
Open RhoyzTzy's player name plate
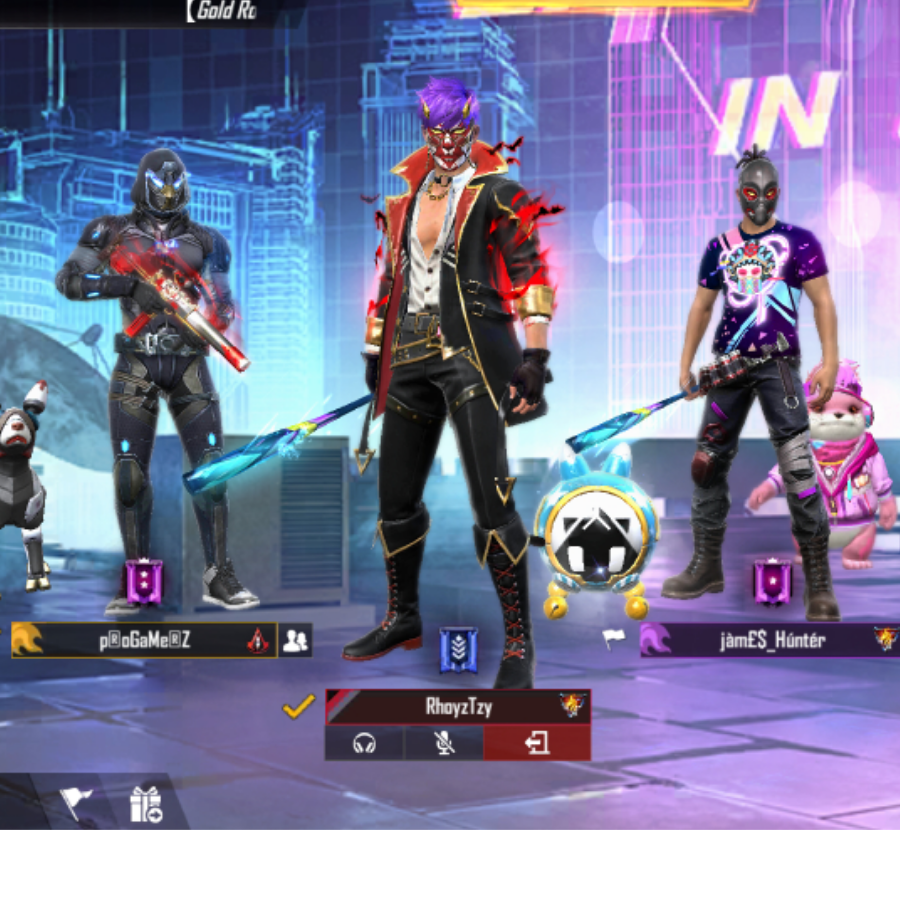pyautogui.click(x=457, y=706)
